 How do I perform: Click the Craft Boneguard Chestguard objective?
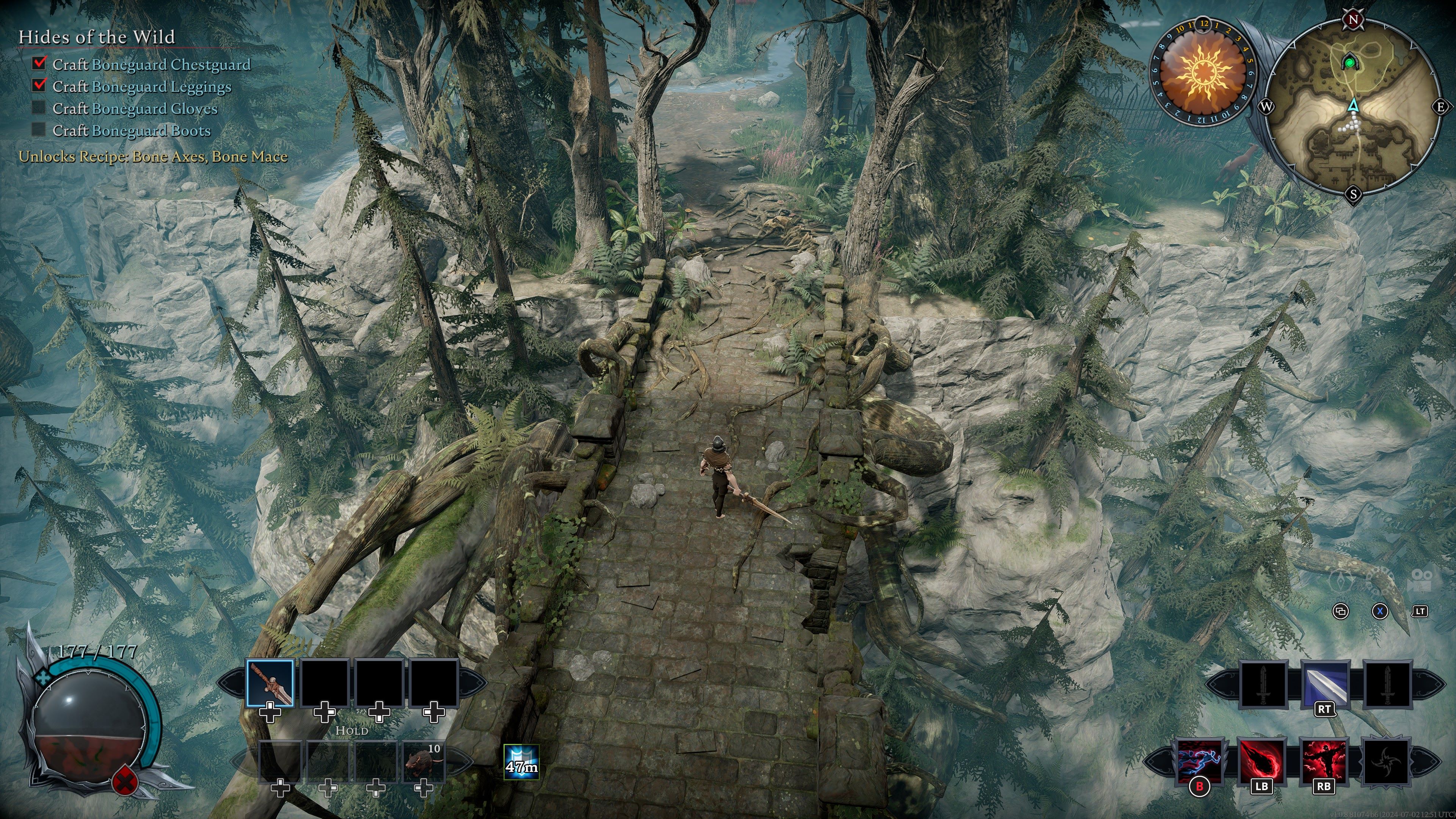151,64
